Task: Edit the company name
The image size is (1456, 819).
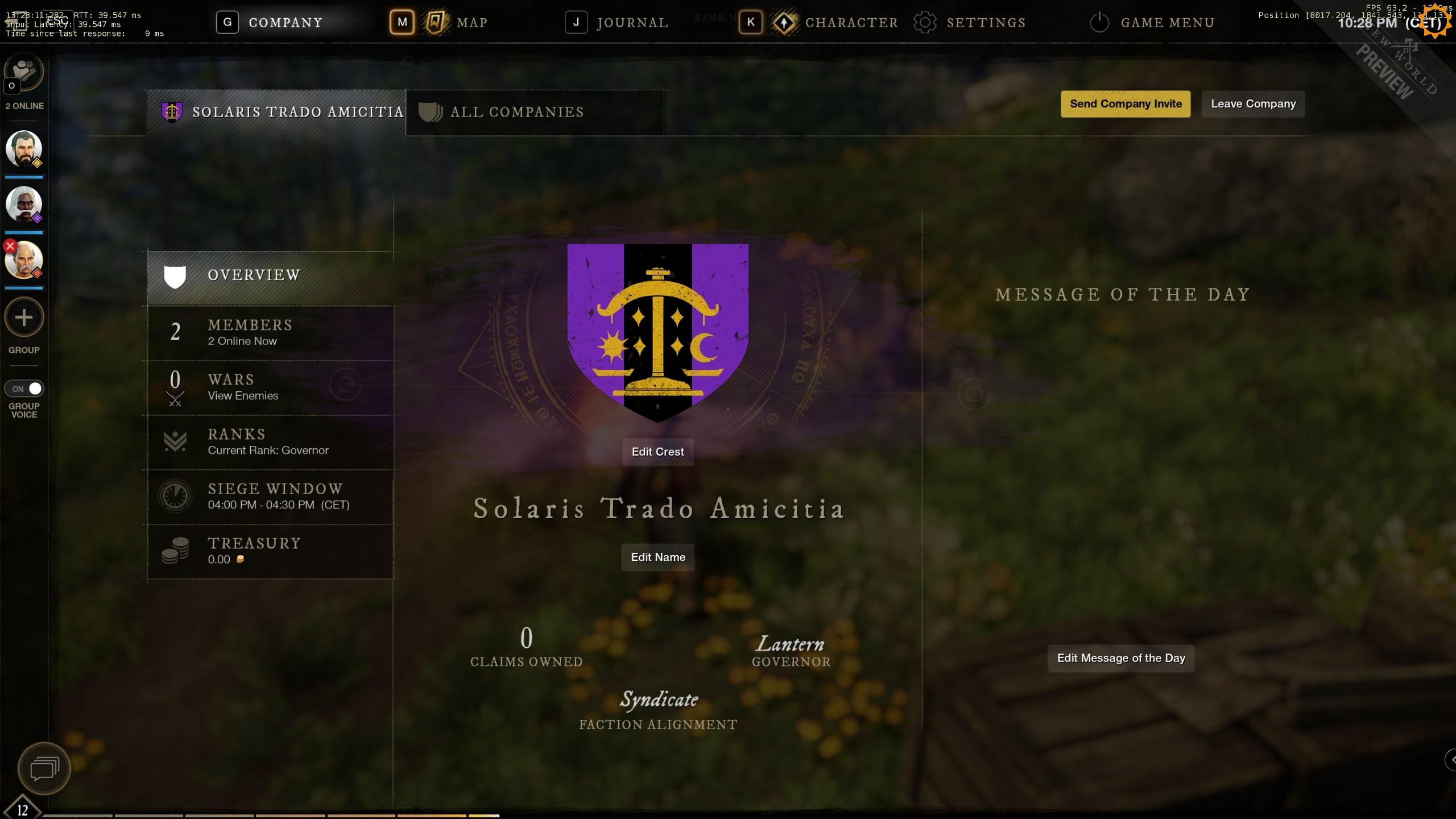Action: pyautogui.click(x=657, y=557)
